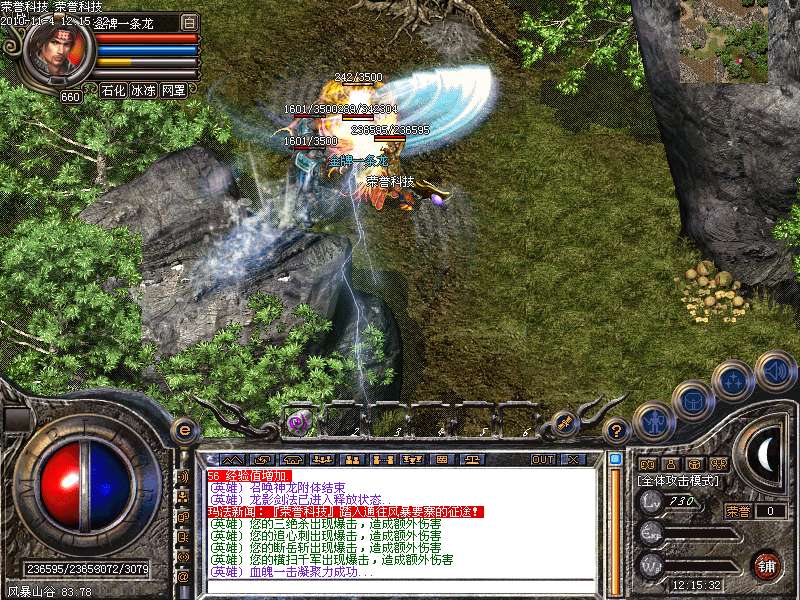Select the 网罩 hero skill button

(x=173, y=90)
